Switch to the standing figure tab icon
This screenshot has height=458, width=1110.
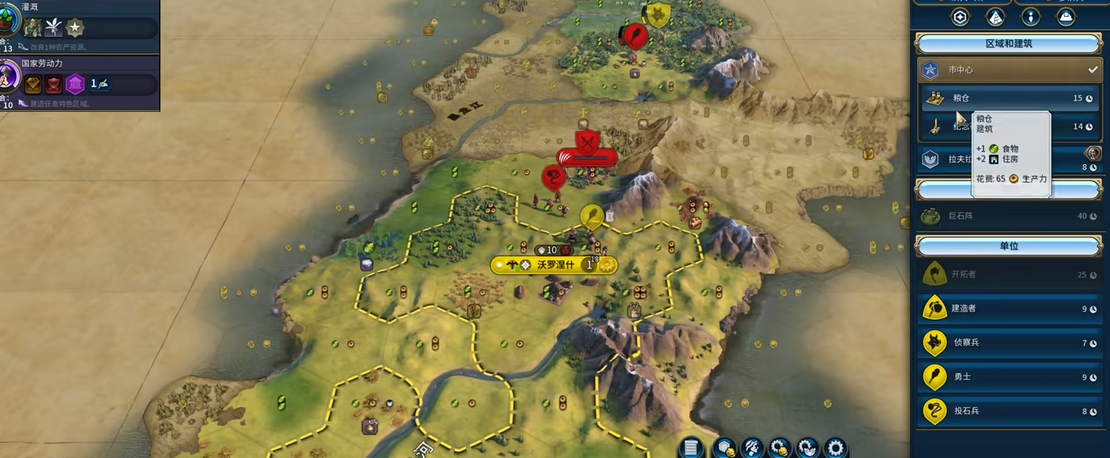click(x=1031, y=16)
